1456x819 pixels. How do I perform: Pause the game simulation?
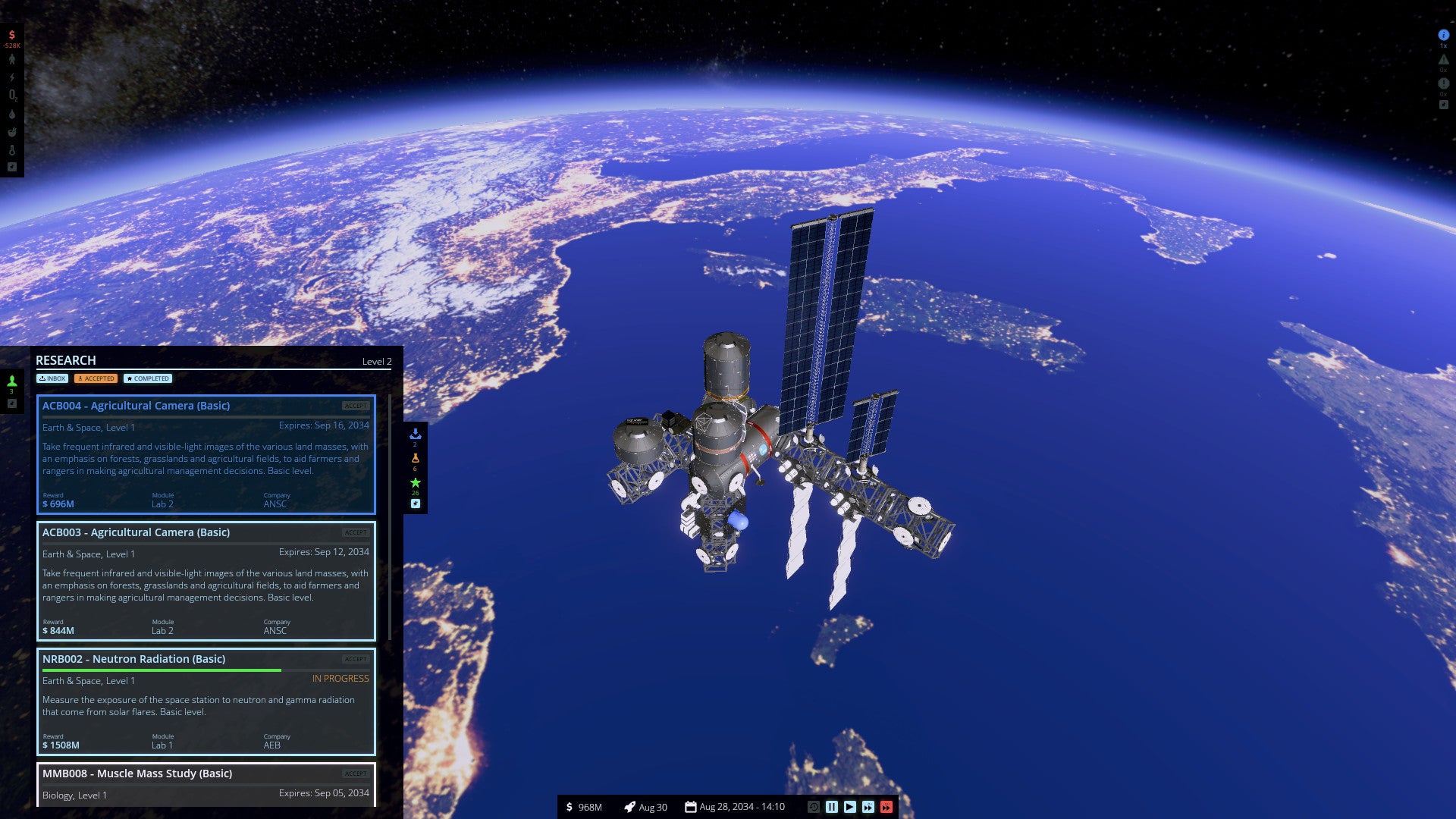pyautogui.click(x=832, y=807)
